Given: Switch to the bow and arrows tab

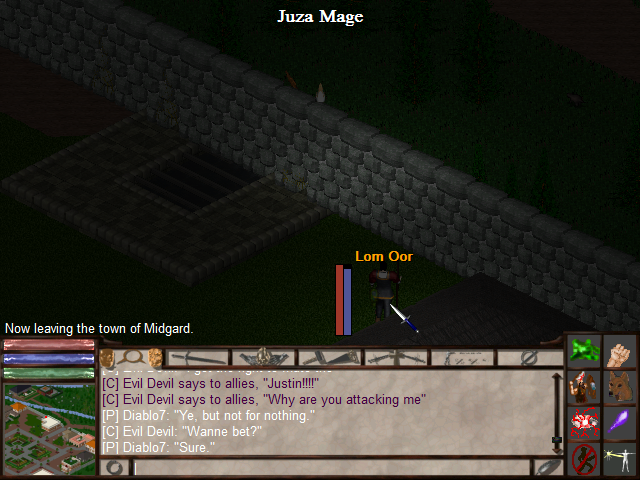Looking at the screenshot, I should click(462, 357).
